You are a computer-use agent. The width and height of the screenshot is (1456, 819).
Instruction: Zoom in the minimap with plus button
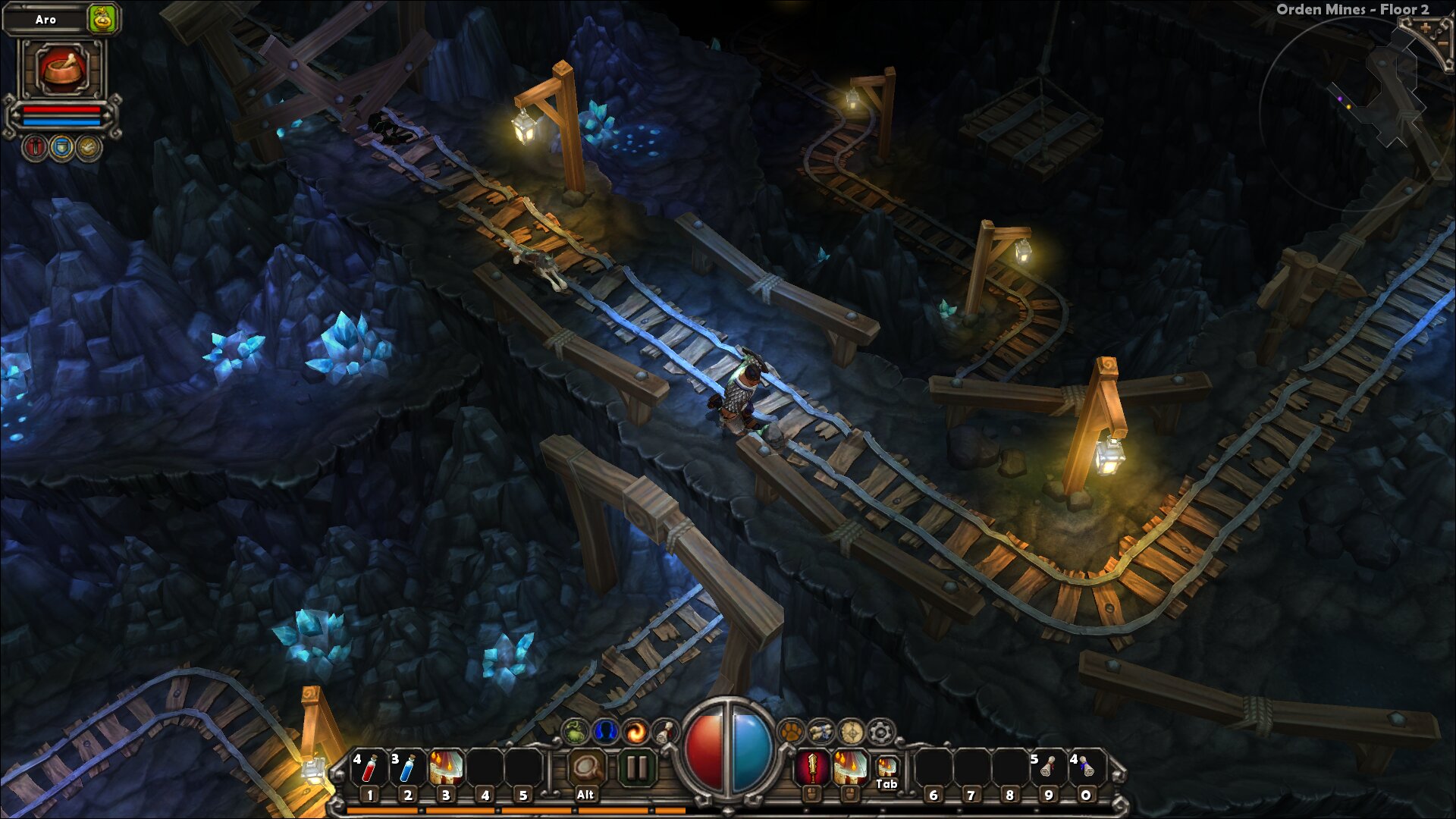pyautogui.click(x=1426, y=29)
